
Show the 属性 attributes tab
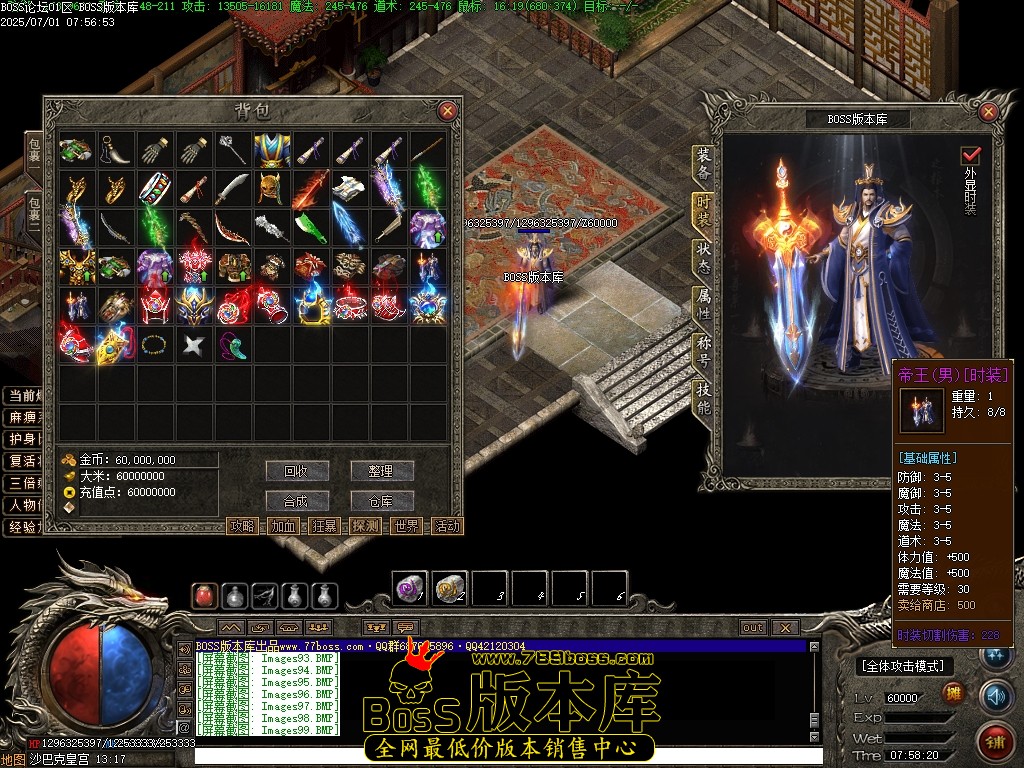point(704,304)
